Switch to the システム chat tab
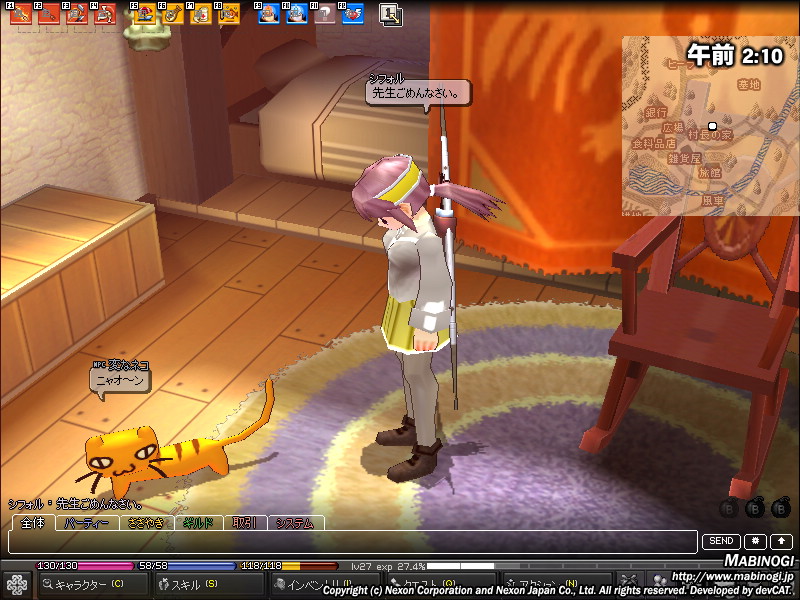 click(x=296, y=523)
